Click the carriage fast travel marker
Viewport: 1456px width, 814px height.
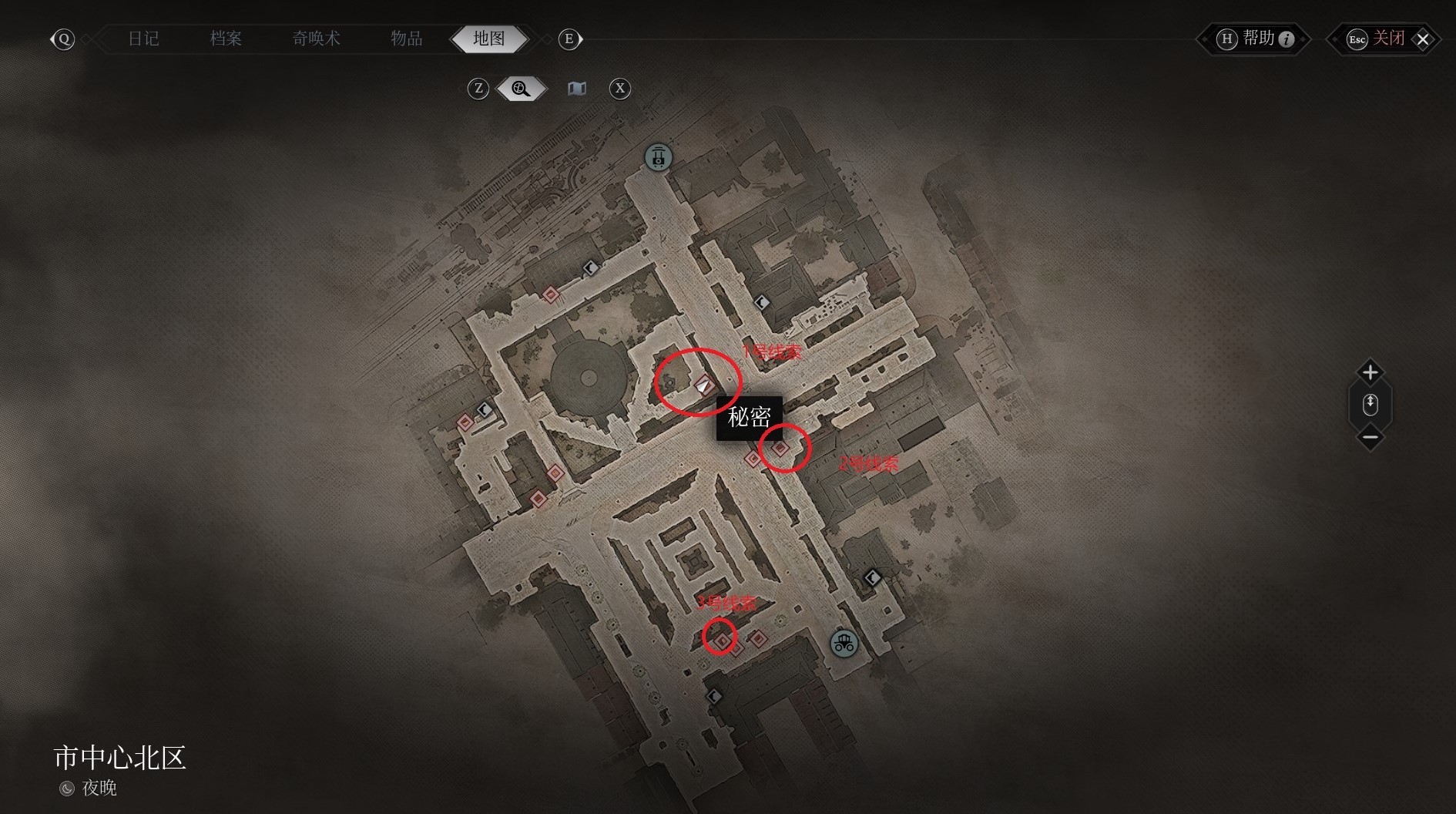pos(844,643)
